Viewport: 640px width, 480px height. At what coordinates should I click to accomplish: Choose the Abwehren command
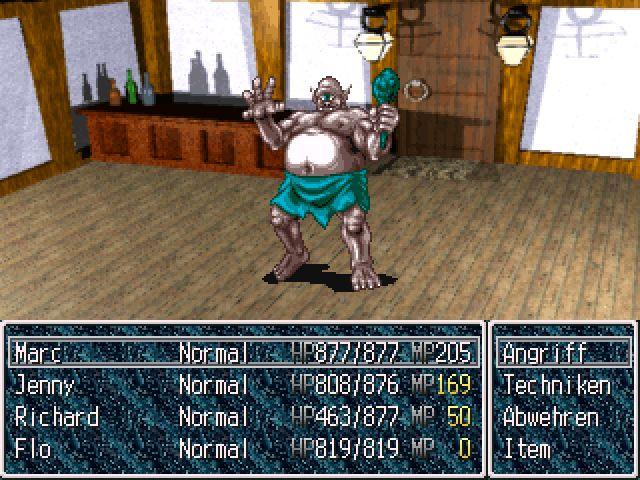click(551, 417)
